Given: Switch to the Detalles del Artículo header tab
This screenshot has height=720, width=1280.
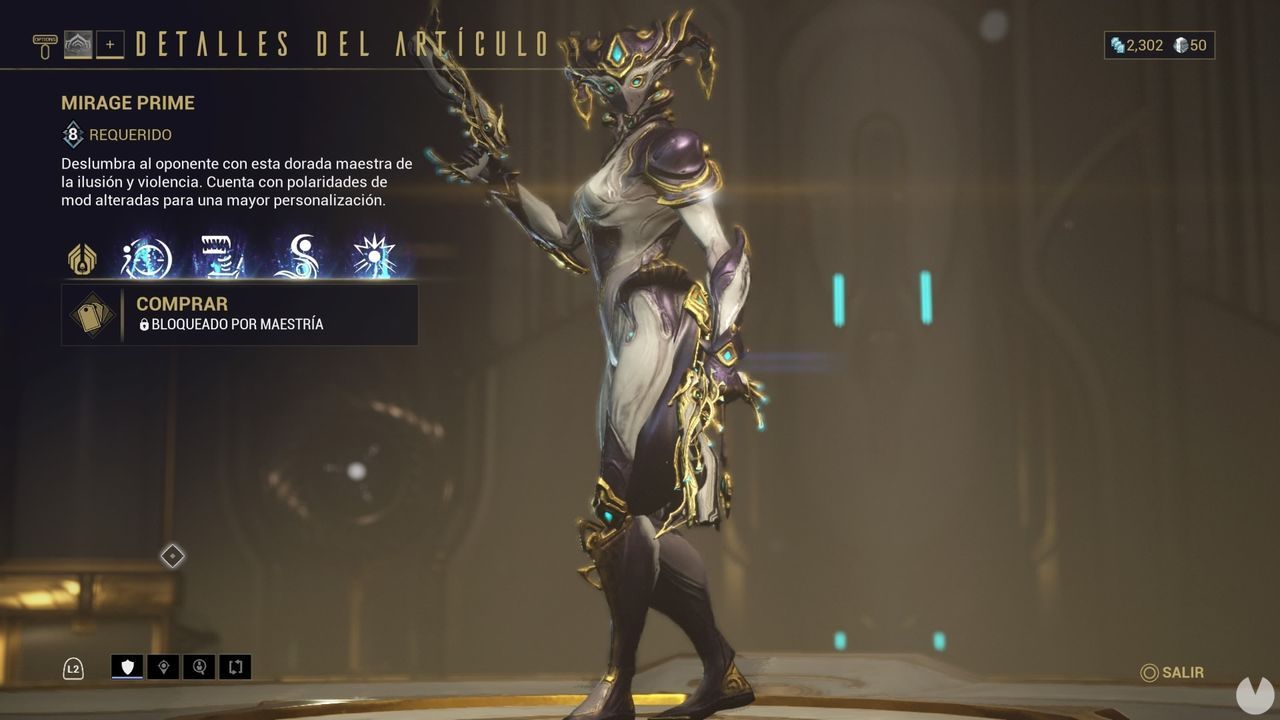Looking at the screenshot, I should [340, 42].
